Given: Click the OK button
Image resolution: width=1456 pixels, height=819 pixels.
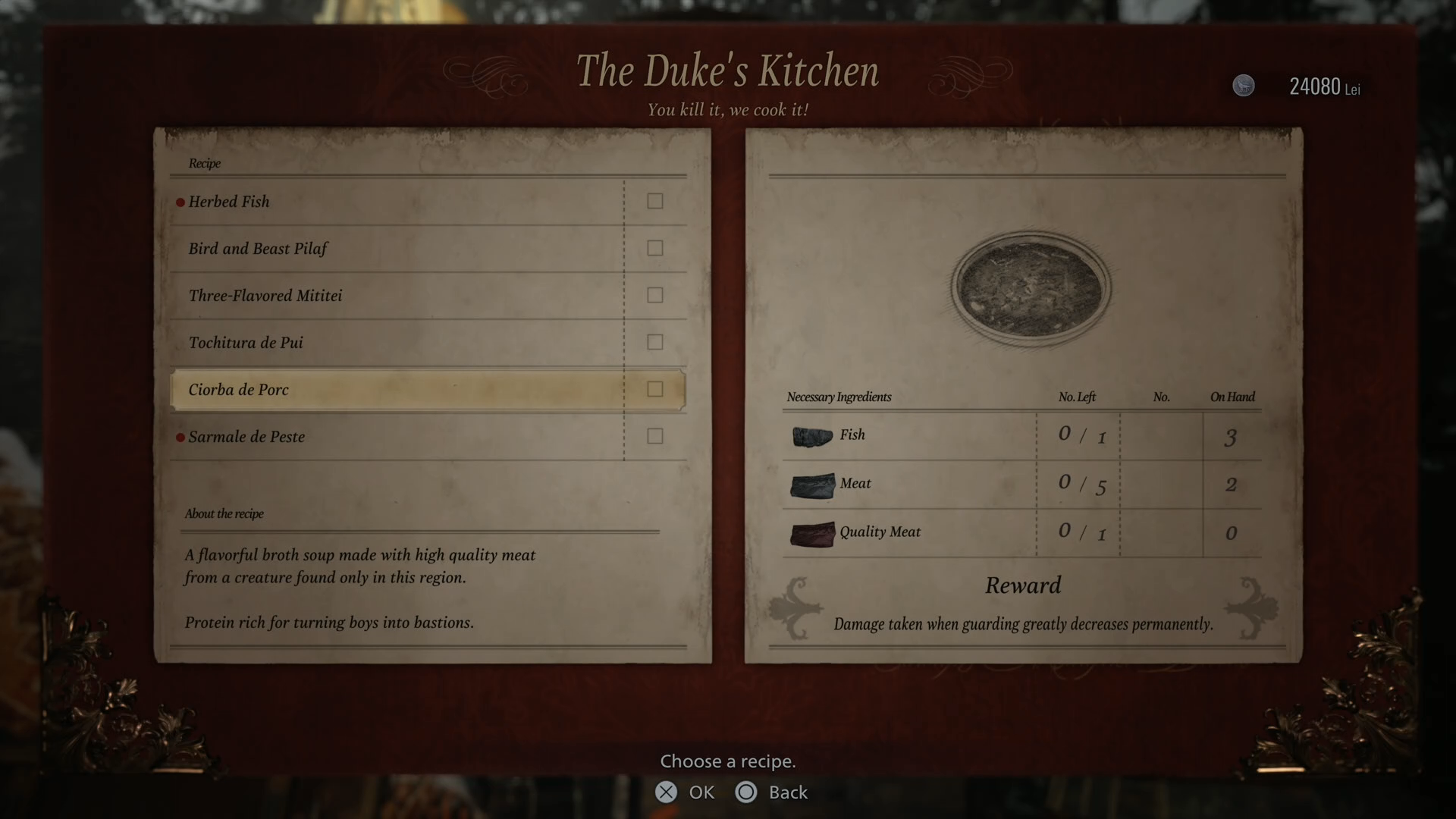Looking at the screenshot, I should pyautogui.click(x=686, y=792).
